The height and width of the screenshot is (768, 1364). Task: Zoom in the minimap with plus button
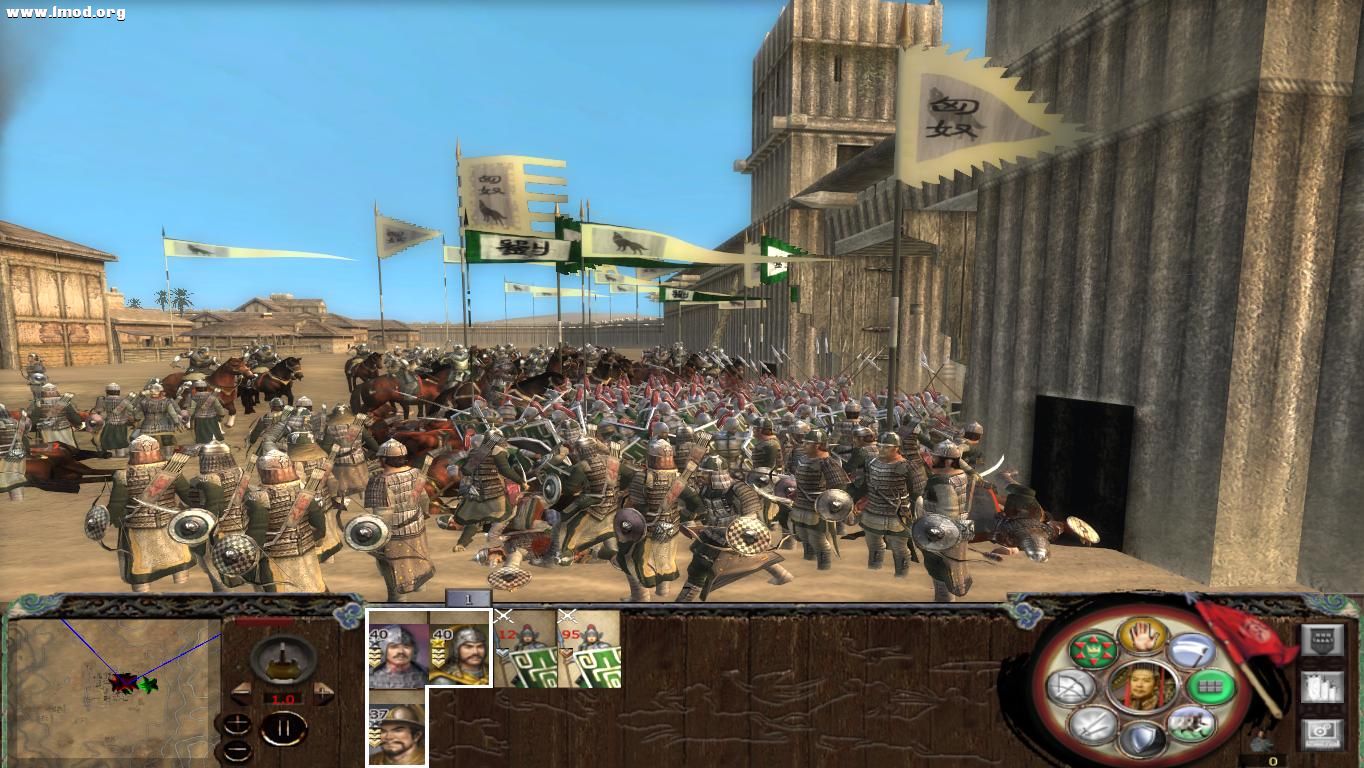click(237, 725)
